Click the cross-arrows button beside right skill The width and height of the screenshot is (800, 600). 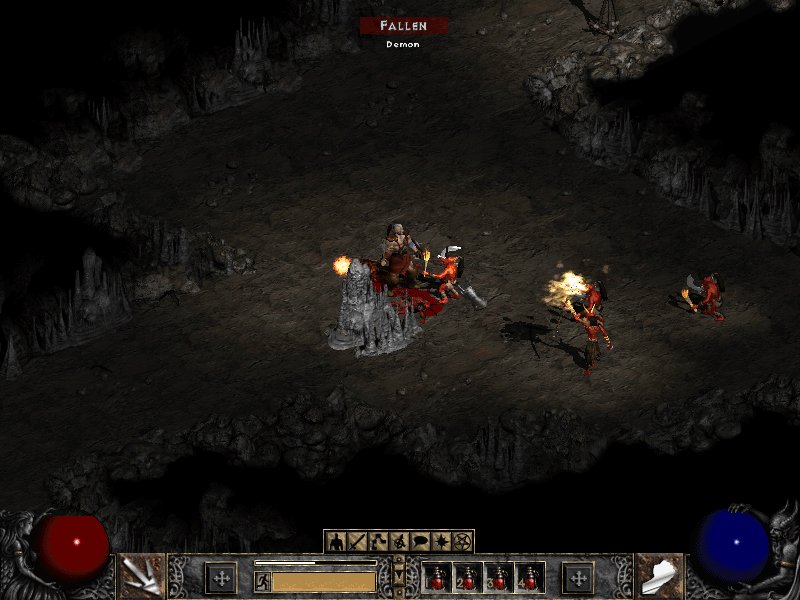click(578, 577)
